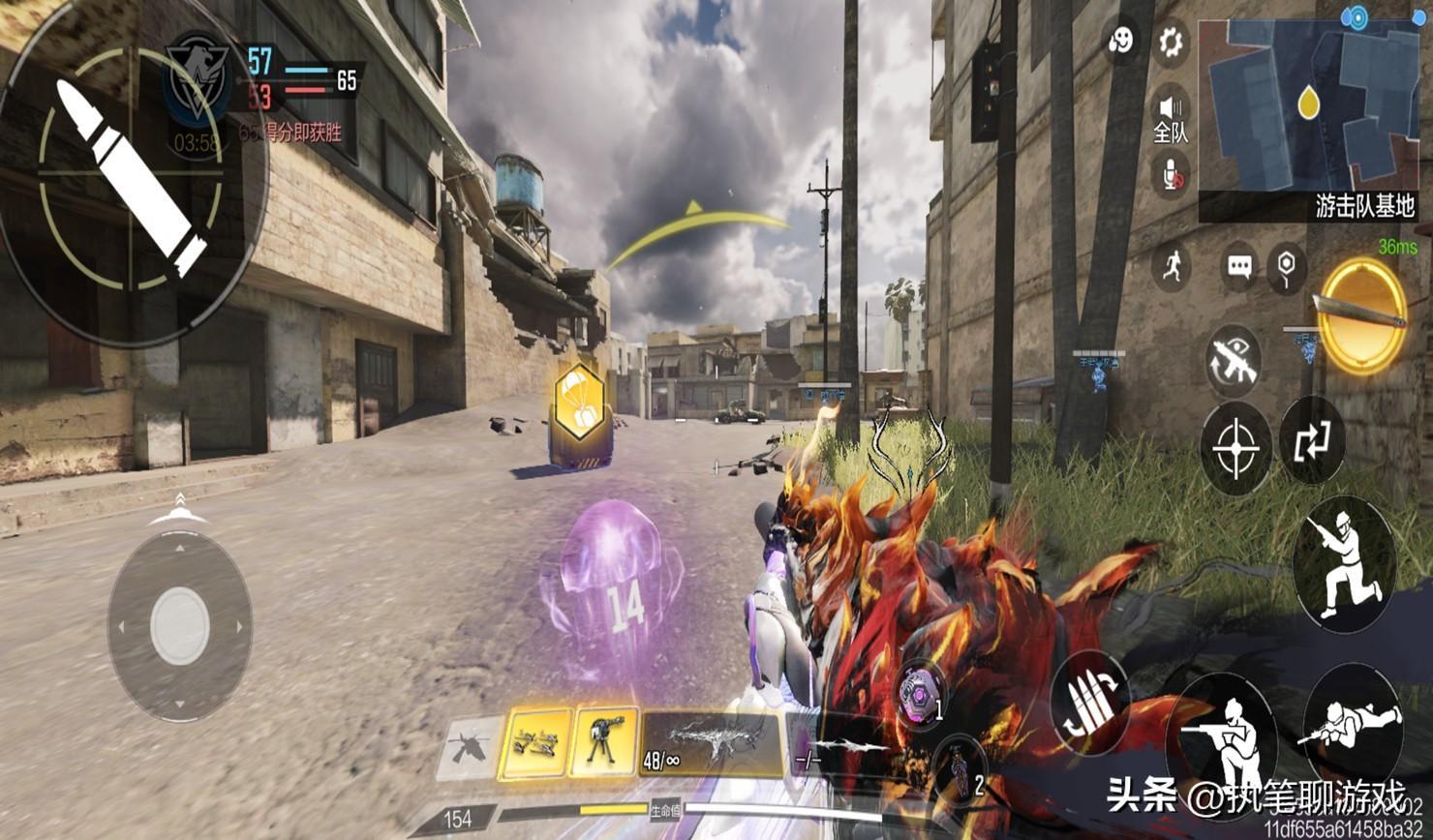Aim down sights with the crosshair button
Screen dimensions: 1433x840
coord(1236,449)
